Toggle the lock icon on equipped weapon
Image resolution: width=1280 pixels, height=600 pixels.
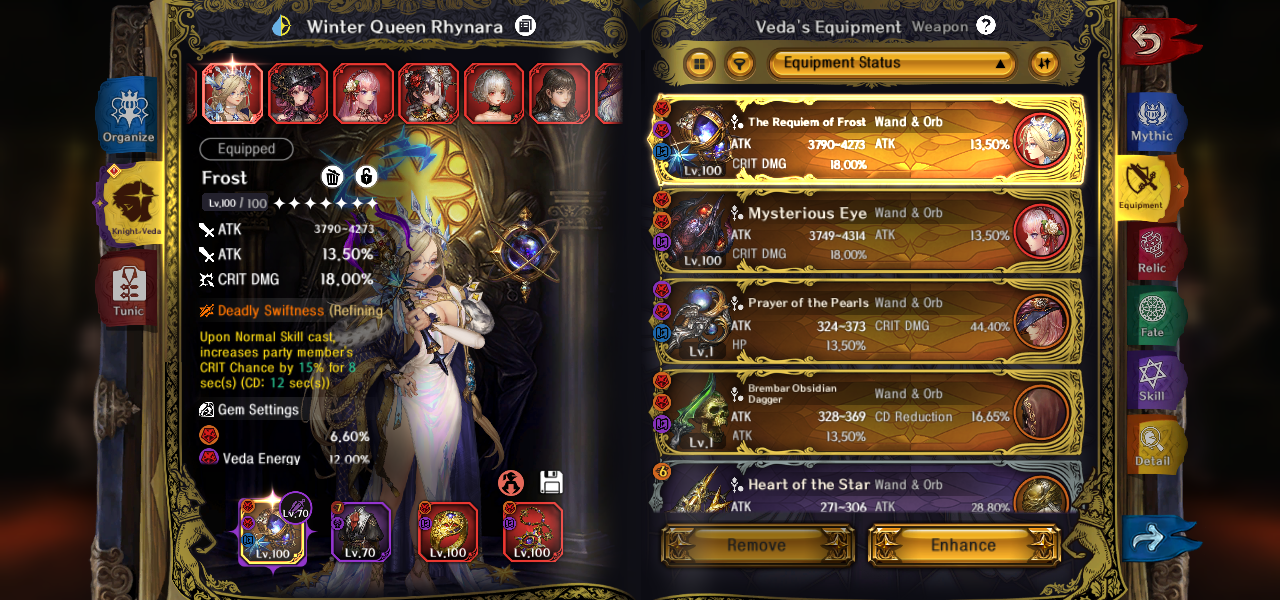[x=366, y=177]
